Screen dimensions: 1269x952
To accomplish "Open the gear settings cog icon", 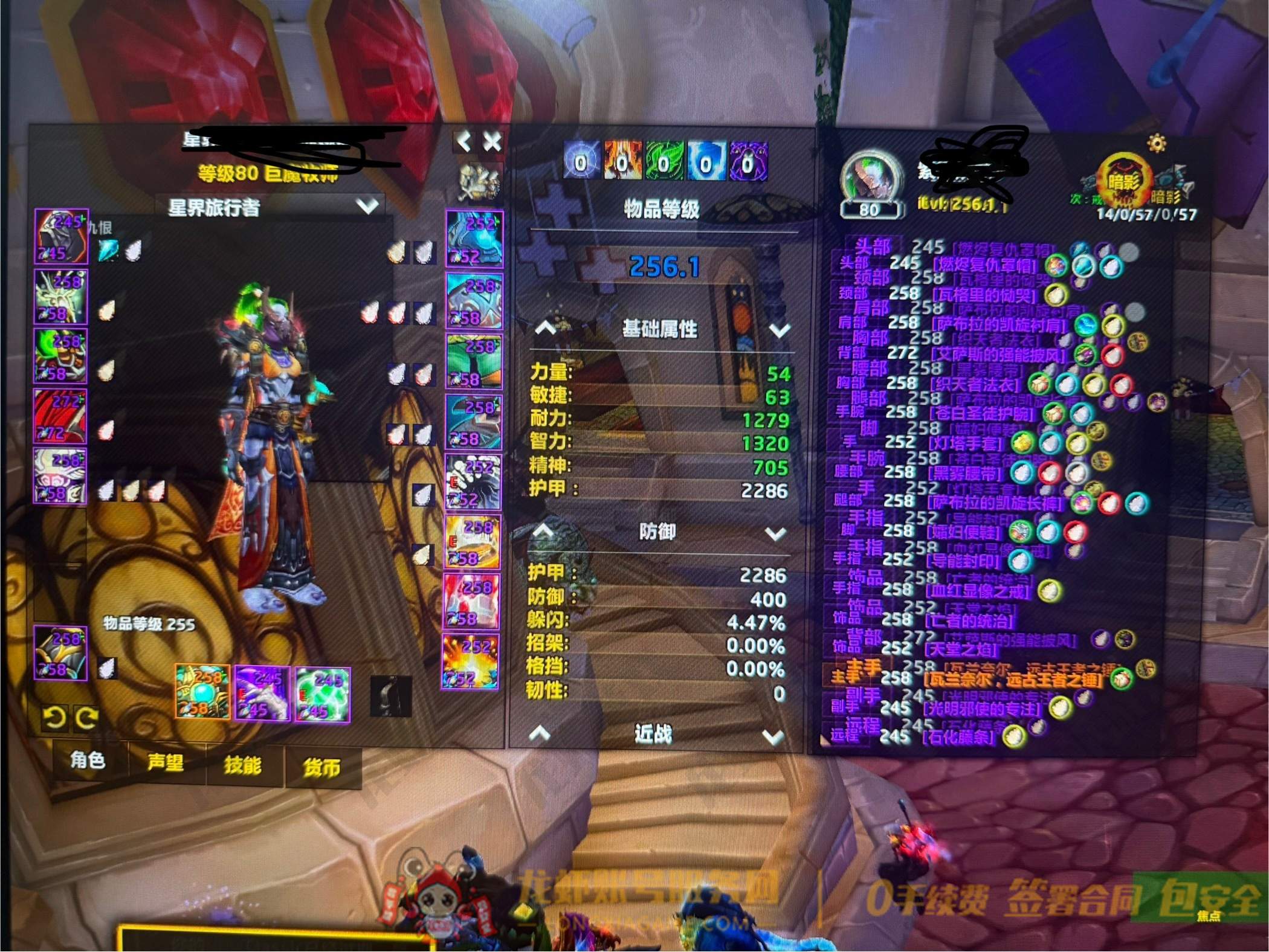I will coord(1157,143).
